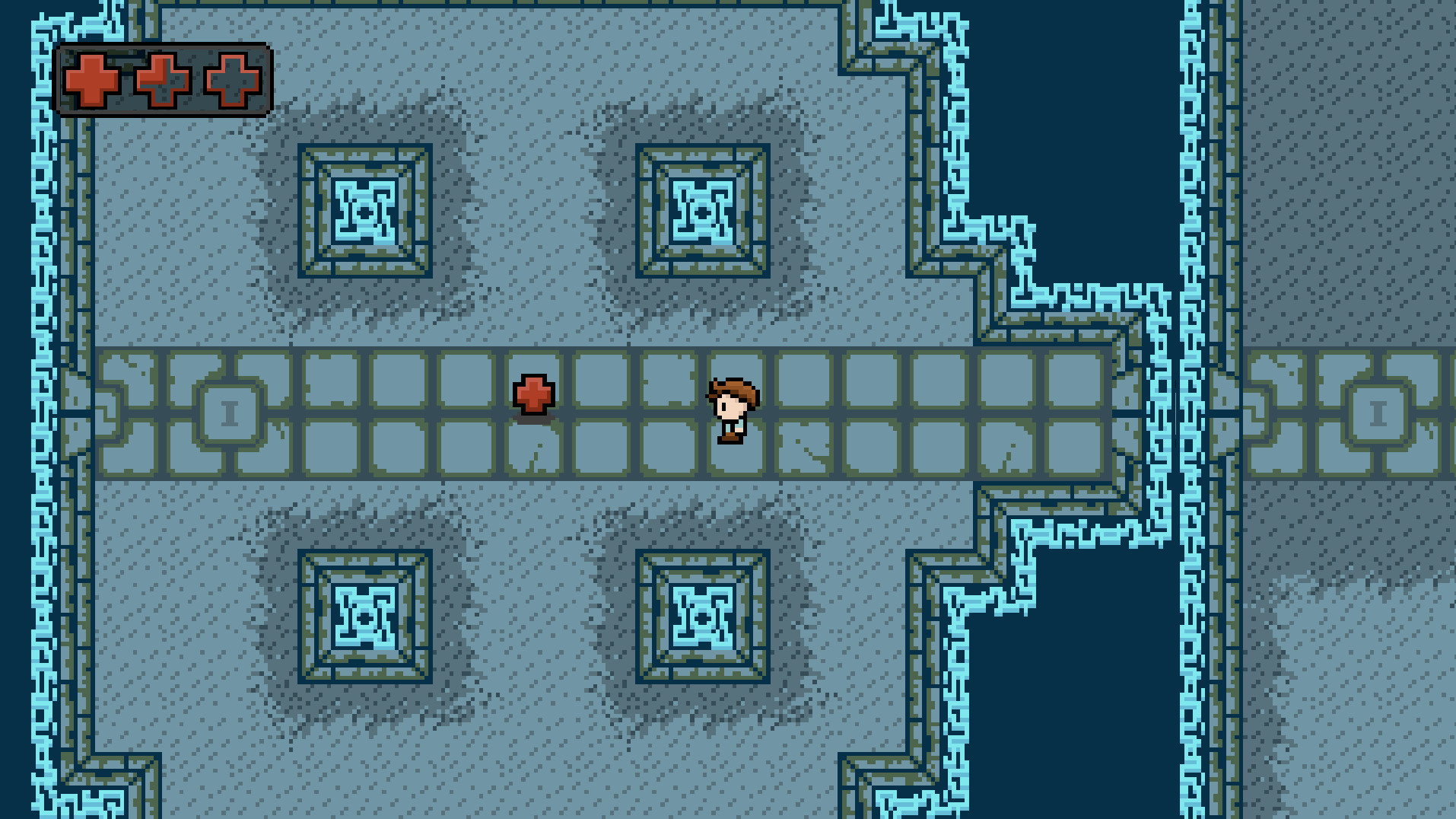Click the bottom-left glowing rune tile
The width and height of the screenshot is (1456, 819).
click(x=364, y=617)
